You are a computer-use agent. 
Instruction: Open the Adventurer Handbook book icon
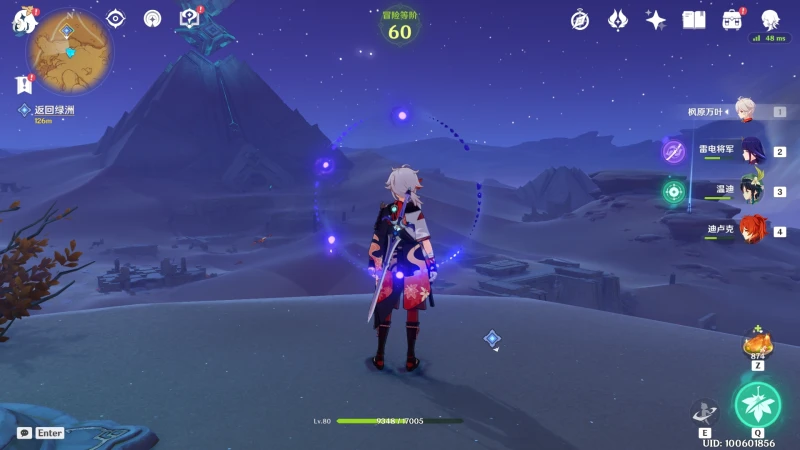tap(694, 20)
